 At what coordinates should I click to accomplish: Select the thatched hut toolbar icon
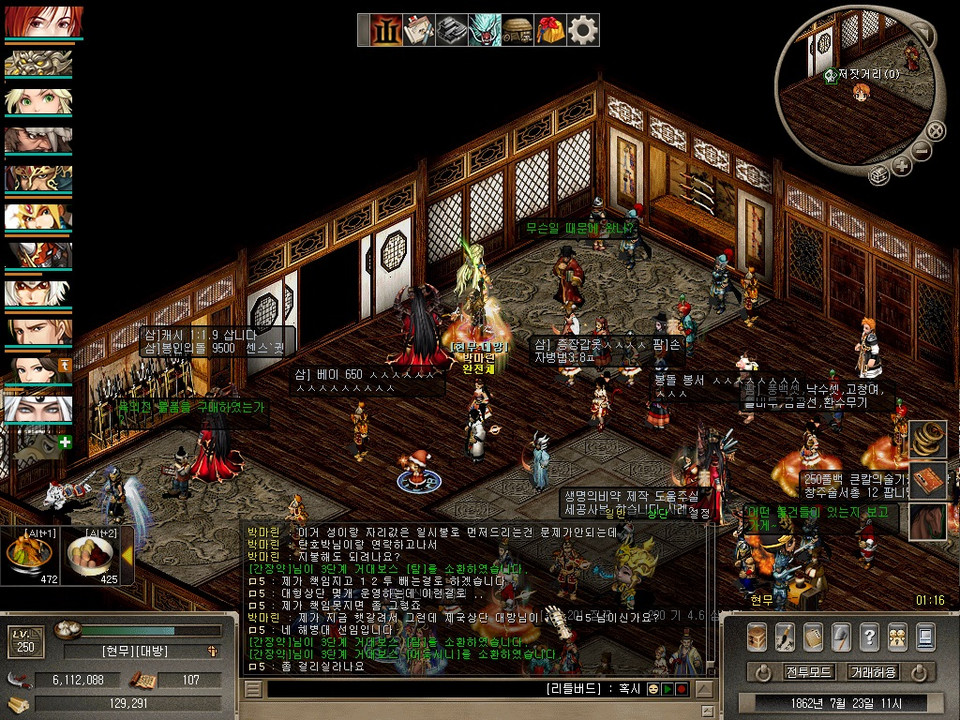[518, 31]
